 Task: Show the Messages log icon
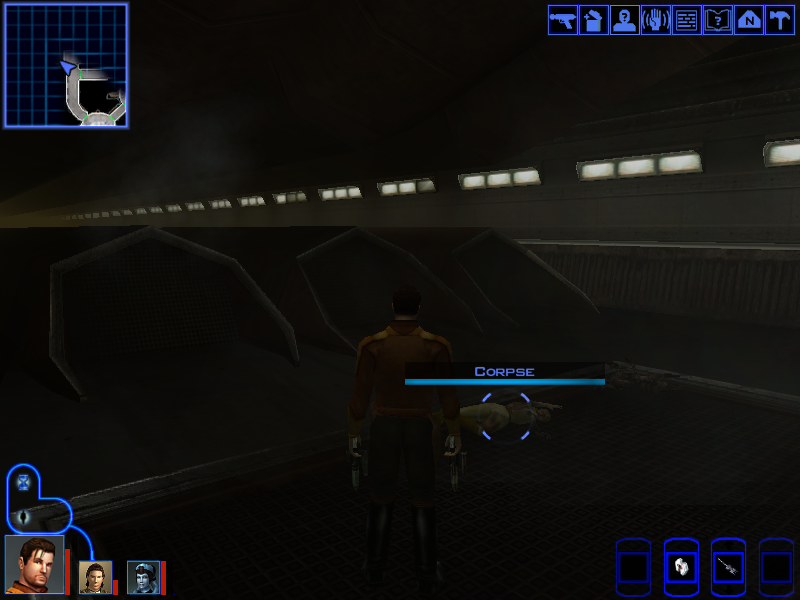pyautogui.click(x=686, y=20)
